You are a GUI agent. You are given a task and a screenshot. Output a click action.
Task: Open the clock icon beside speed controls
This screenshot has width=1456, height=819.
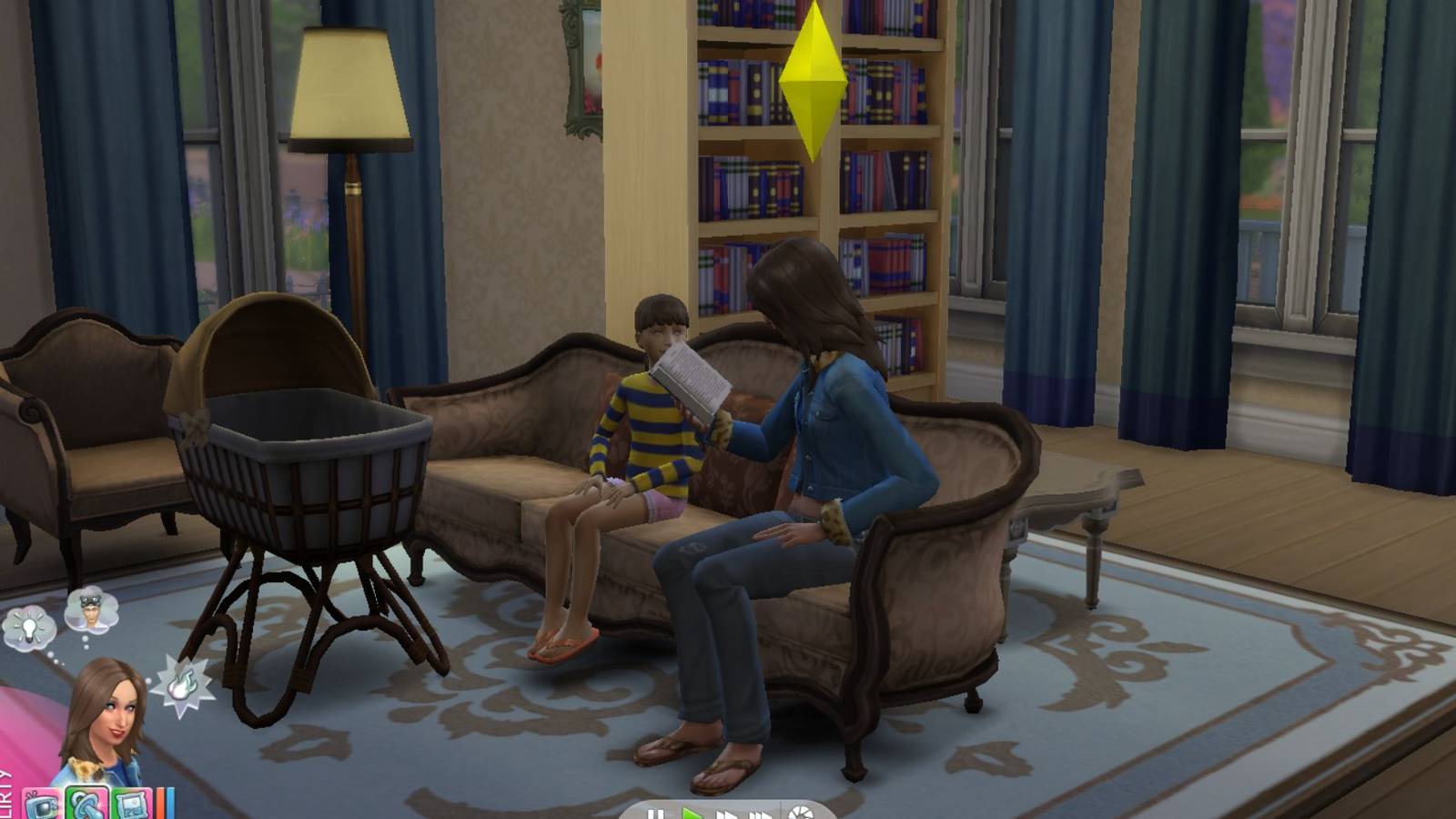coord(802,812)
